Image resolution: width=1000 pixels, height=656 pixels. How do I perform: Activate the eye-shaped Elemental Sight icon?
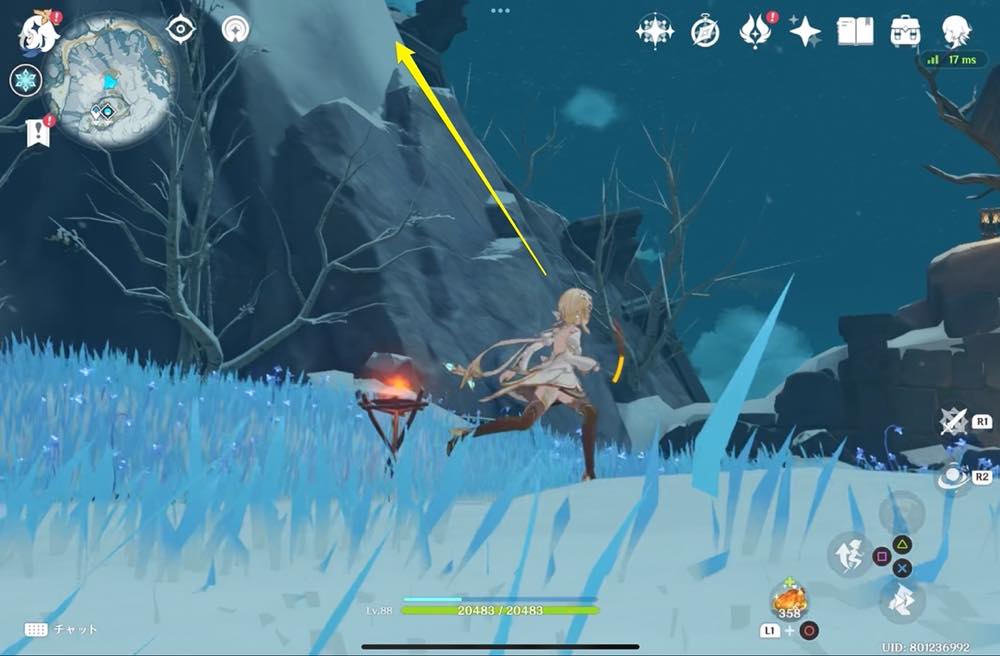pyautogui.click(x=180, y=29)
